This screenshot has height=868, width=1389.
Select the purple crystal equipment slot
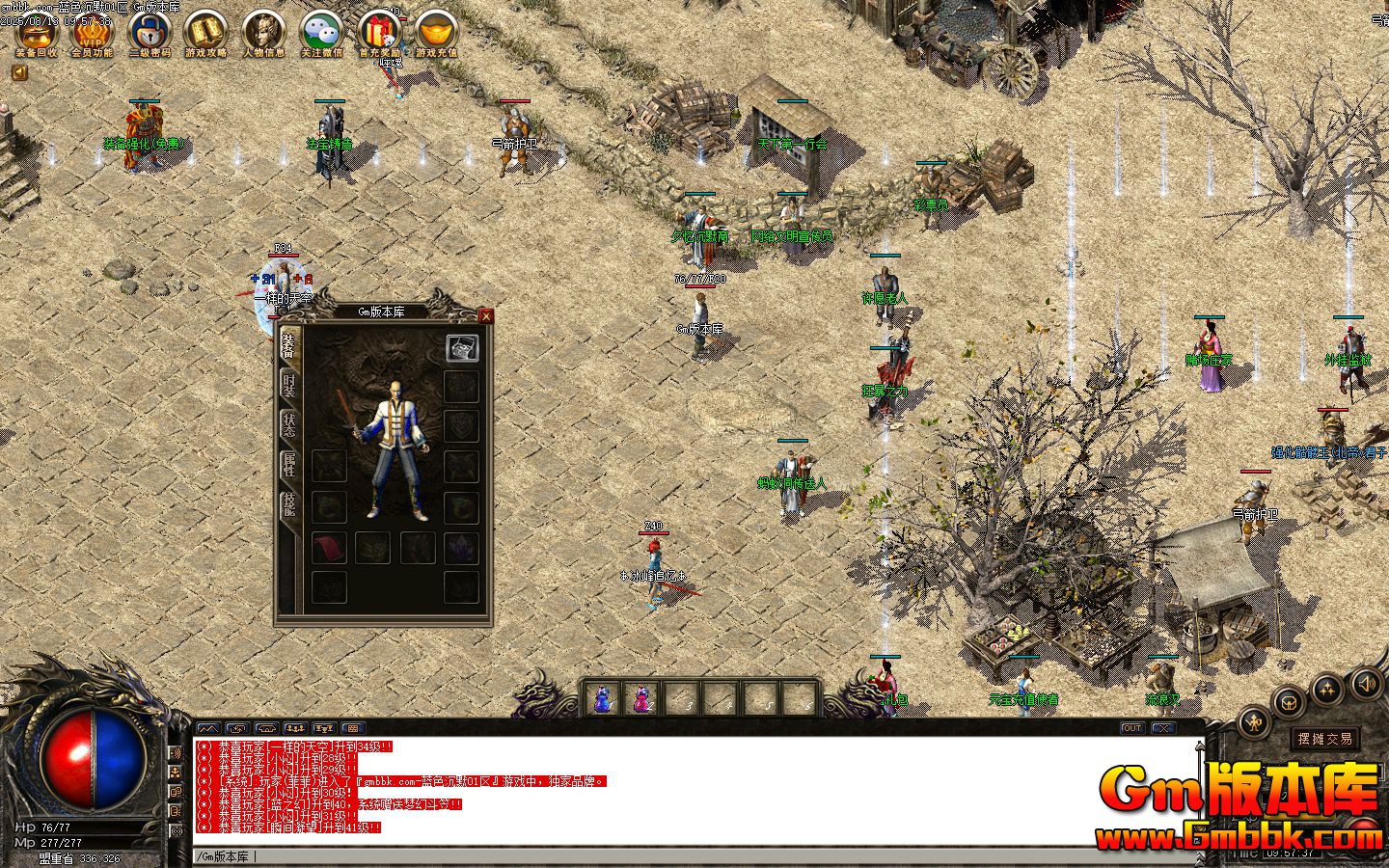[462, 547]
